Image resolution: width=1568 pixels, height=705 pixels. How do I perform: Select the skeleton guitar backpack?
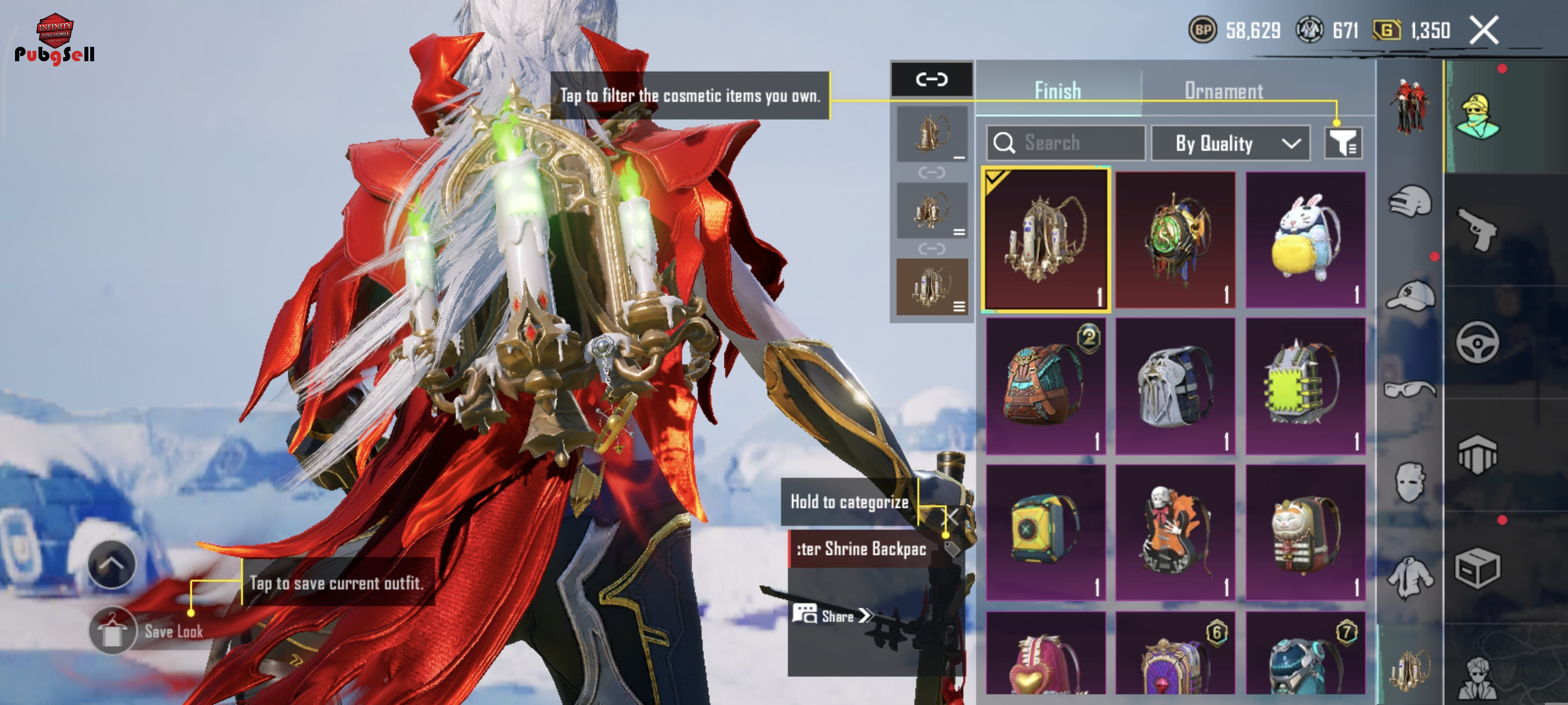click(1175, 532)
